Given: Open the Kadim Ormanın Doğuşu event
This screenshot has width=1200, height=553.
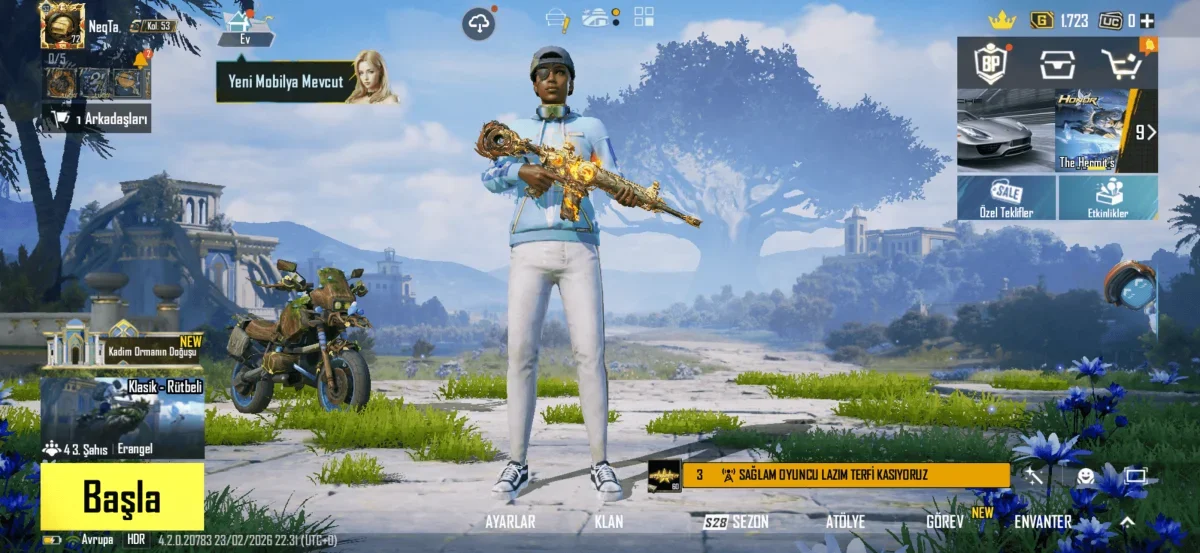Looking at the screenshot, I should click(x=122, y=347).
